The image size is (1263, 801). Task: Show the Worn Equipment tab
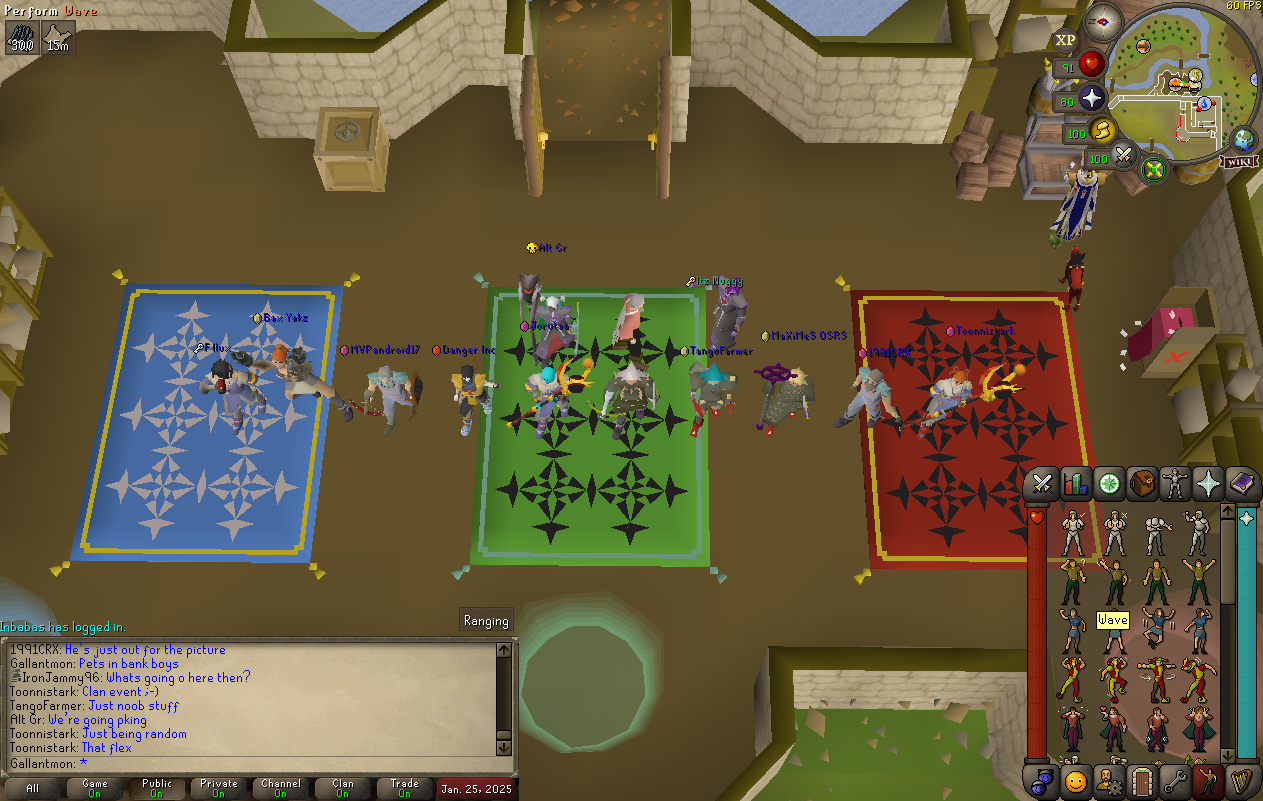pos(1175,484)
